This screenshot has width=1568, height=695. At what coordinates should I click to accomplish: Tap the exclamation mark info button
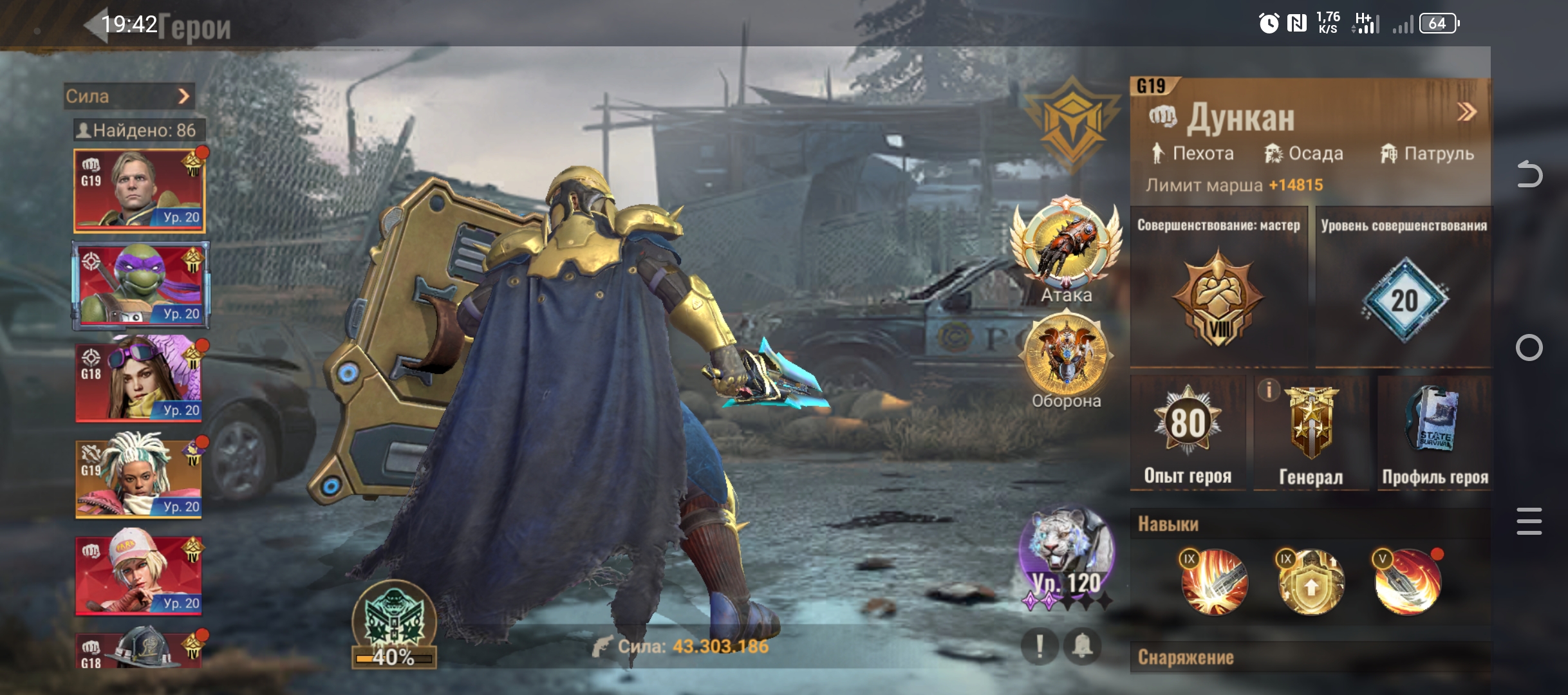tap(1040, 646)
